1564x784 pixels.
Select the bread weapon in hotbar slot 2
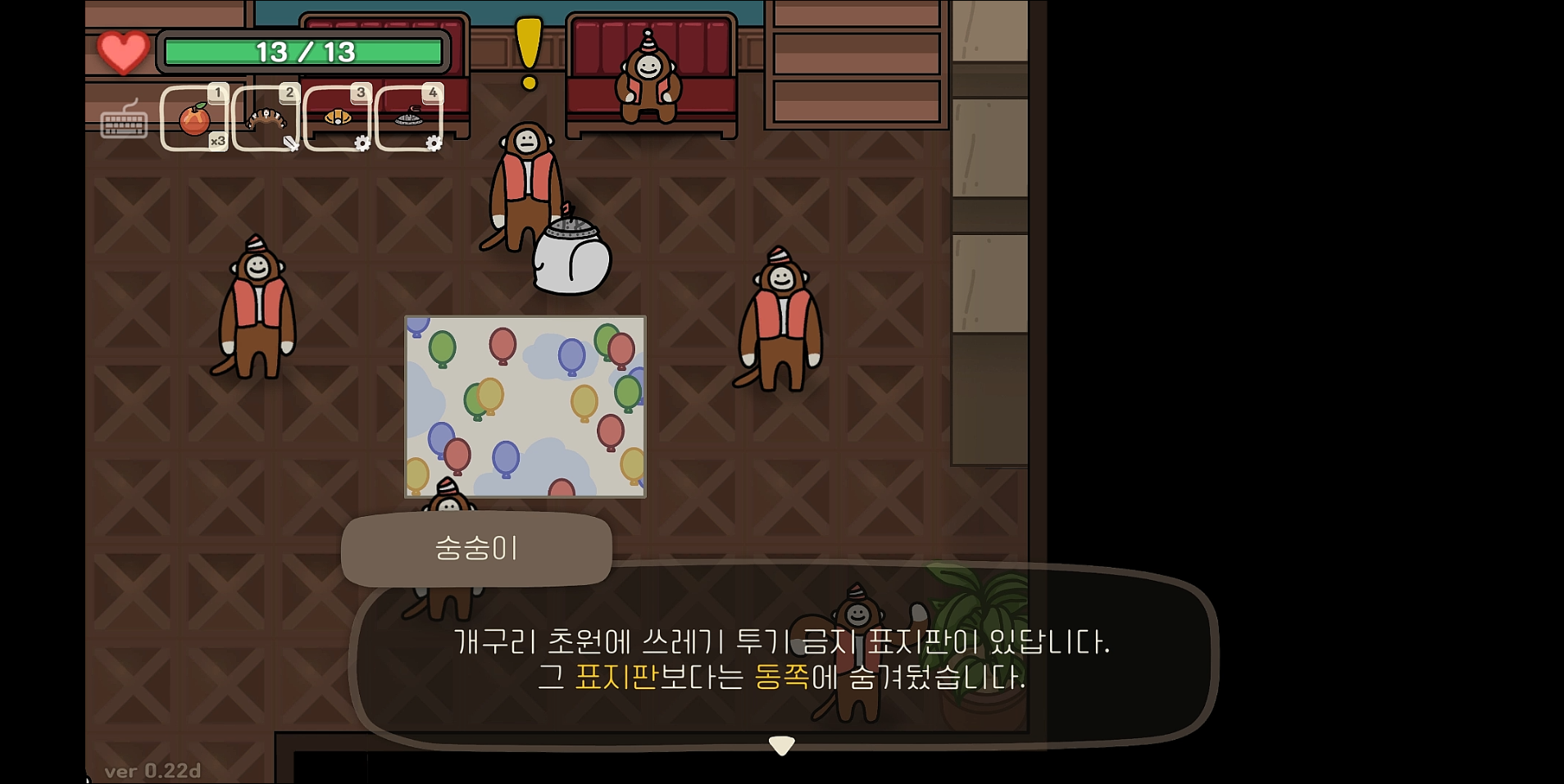coord(266,117)
